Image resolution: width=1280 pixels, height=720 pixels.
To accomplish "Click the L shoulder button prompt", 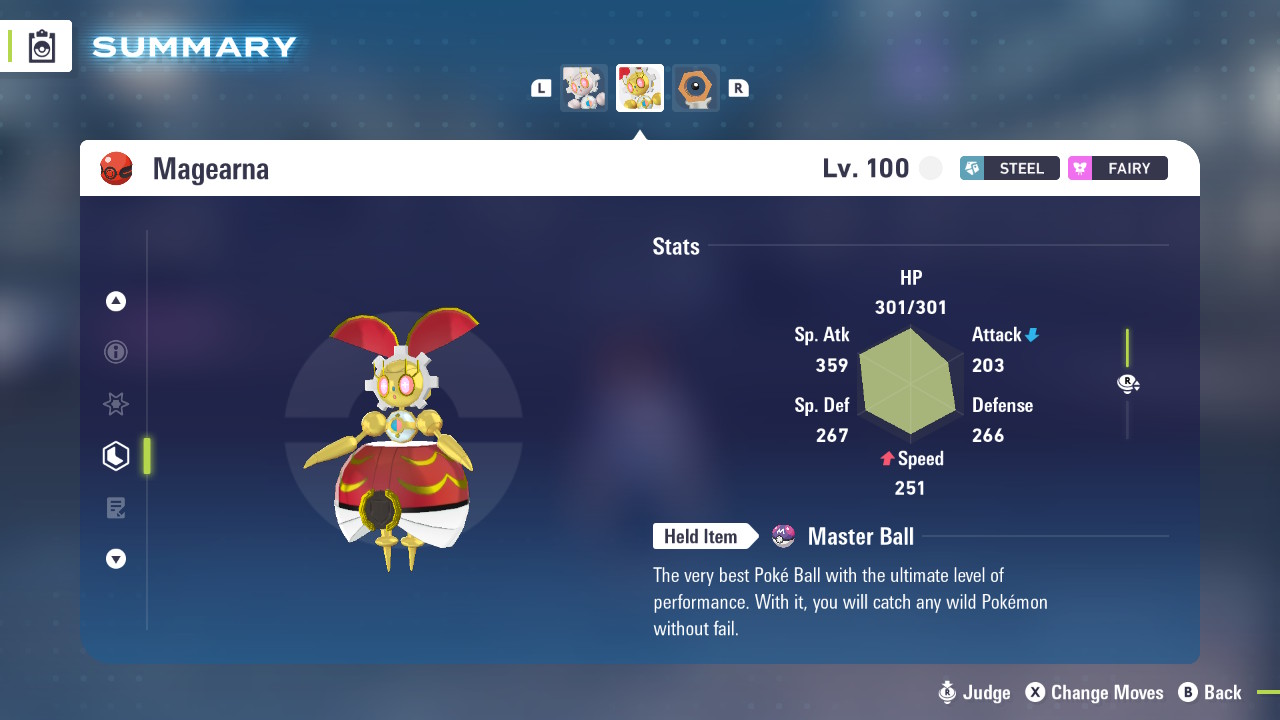I will pos(540,87).
